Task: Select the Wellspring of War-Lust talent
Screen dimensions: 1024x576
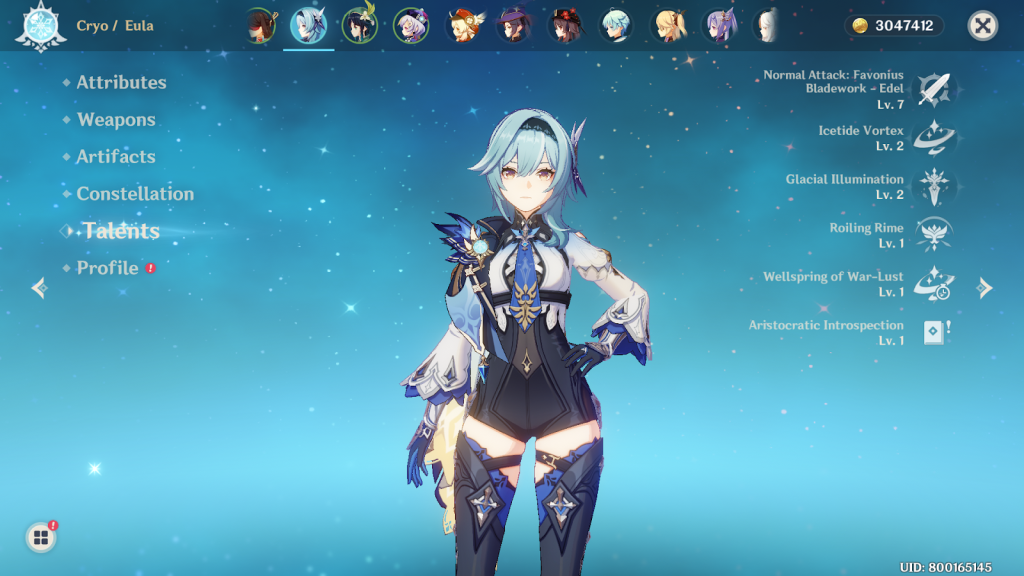Action: pyautogui.click(x=936, y=284)
